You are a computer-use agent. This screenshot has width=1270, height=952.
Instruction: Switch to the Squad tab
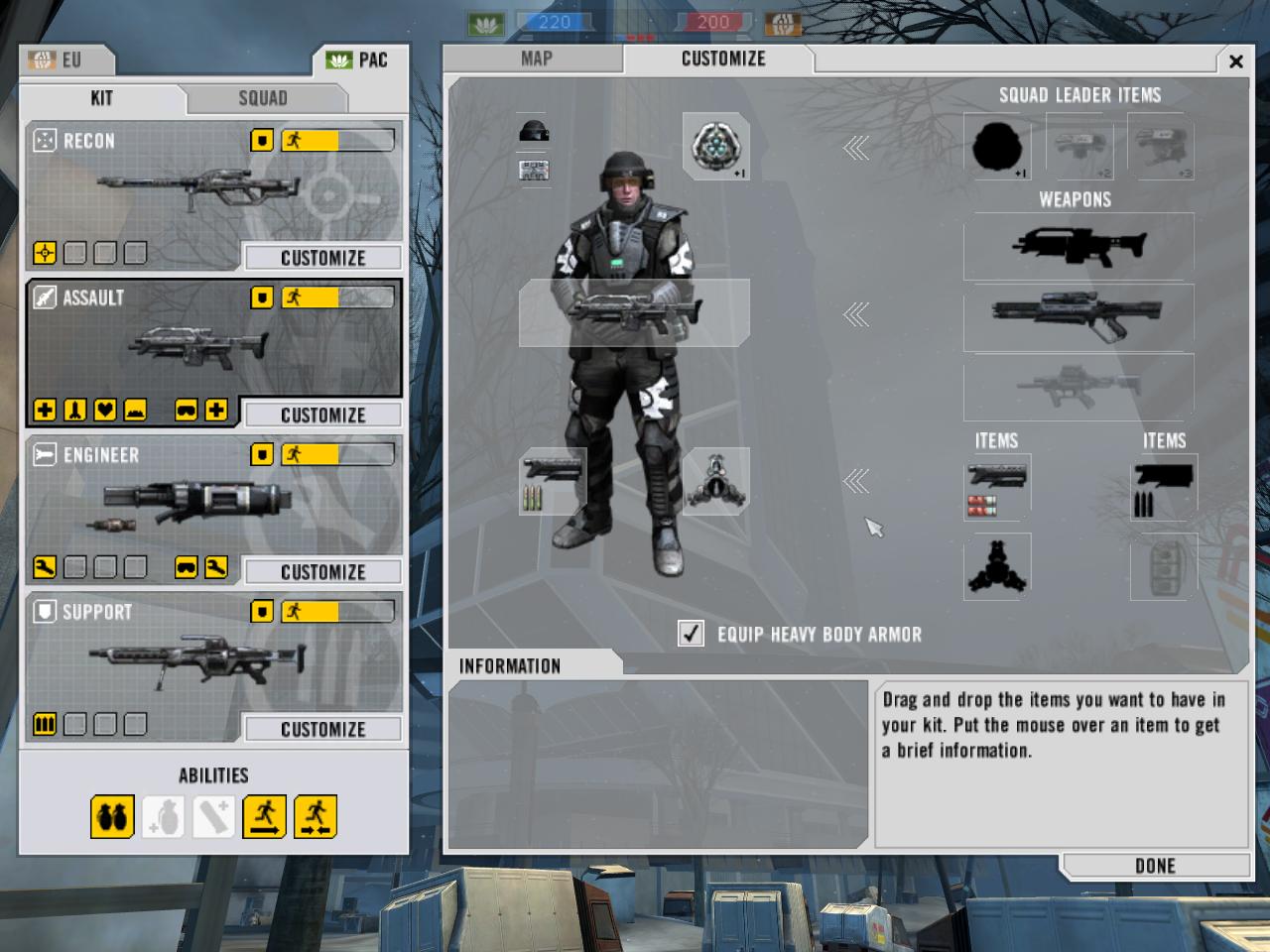263,98
